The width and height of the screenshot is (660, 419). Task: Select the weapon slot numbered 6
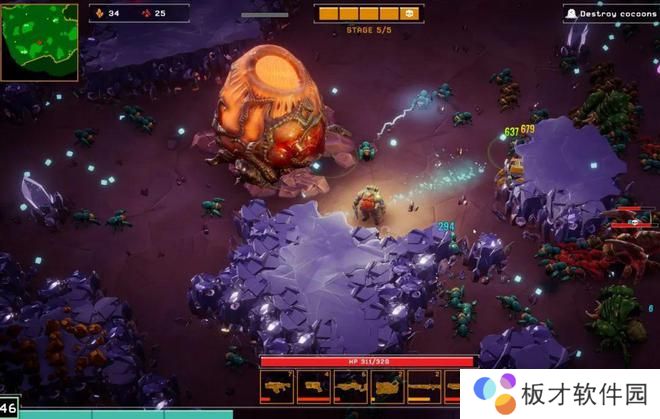coord(351,386)
